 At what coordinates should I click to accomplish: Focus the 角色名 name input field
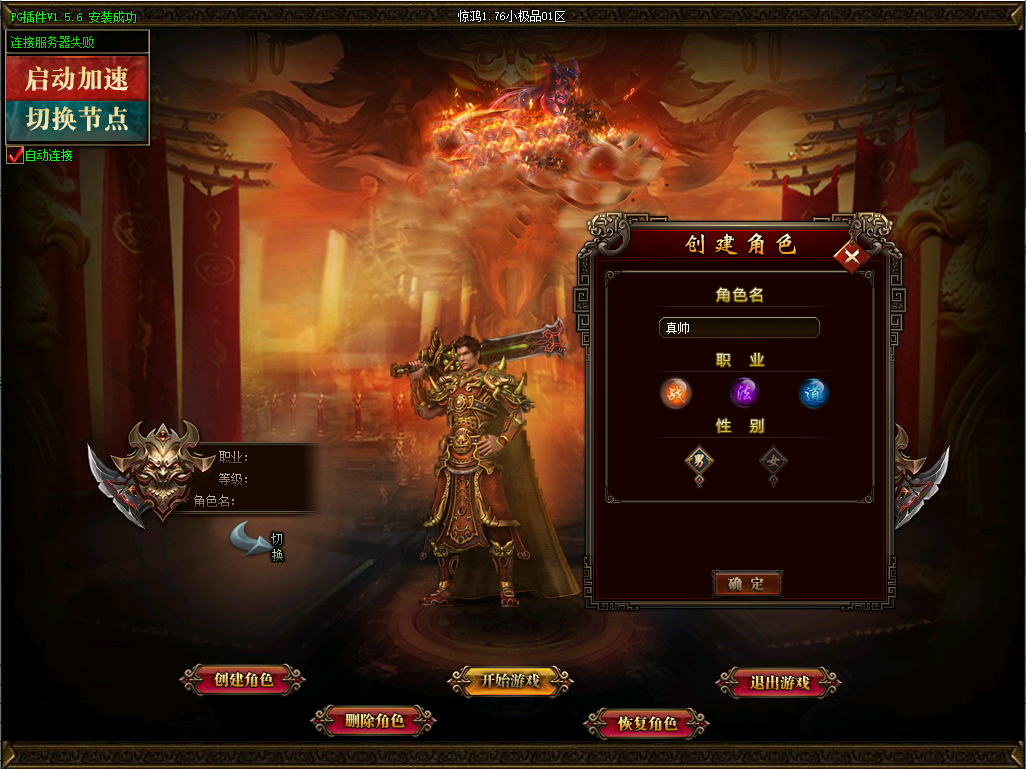click(x=739, y=328)
